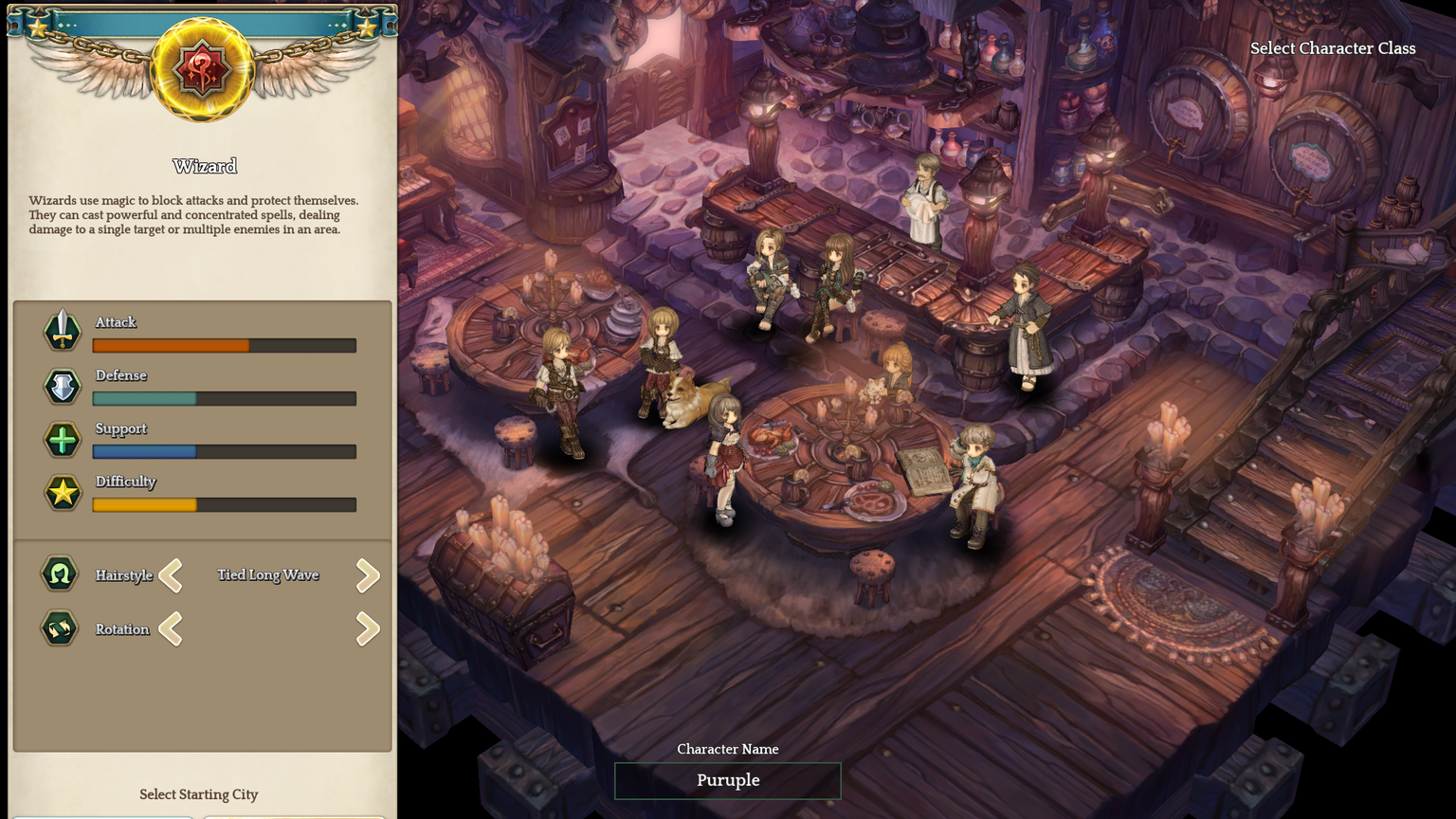
Task: Switch to the next hairstyle
Action: click(x=368, y=575)
